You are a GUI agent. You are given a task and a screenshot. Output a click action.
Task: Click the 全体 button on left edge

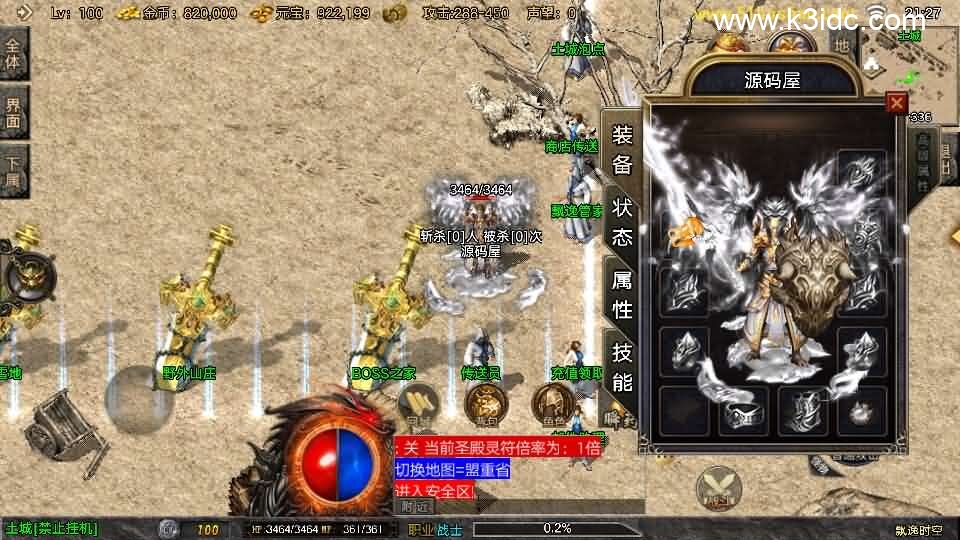point(13,53)
